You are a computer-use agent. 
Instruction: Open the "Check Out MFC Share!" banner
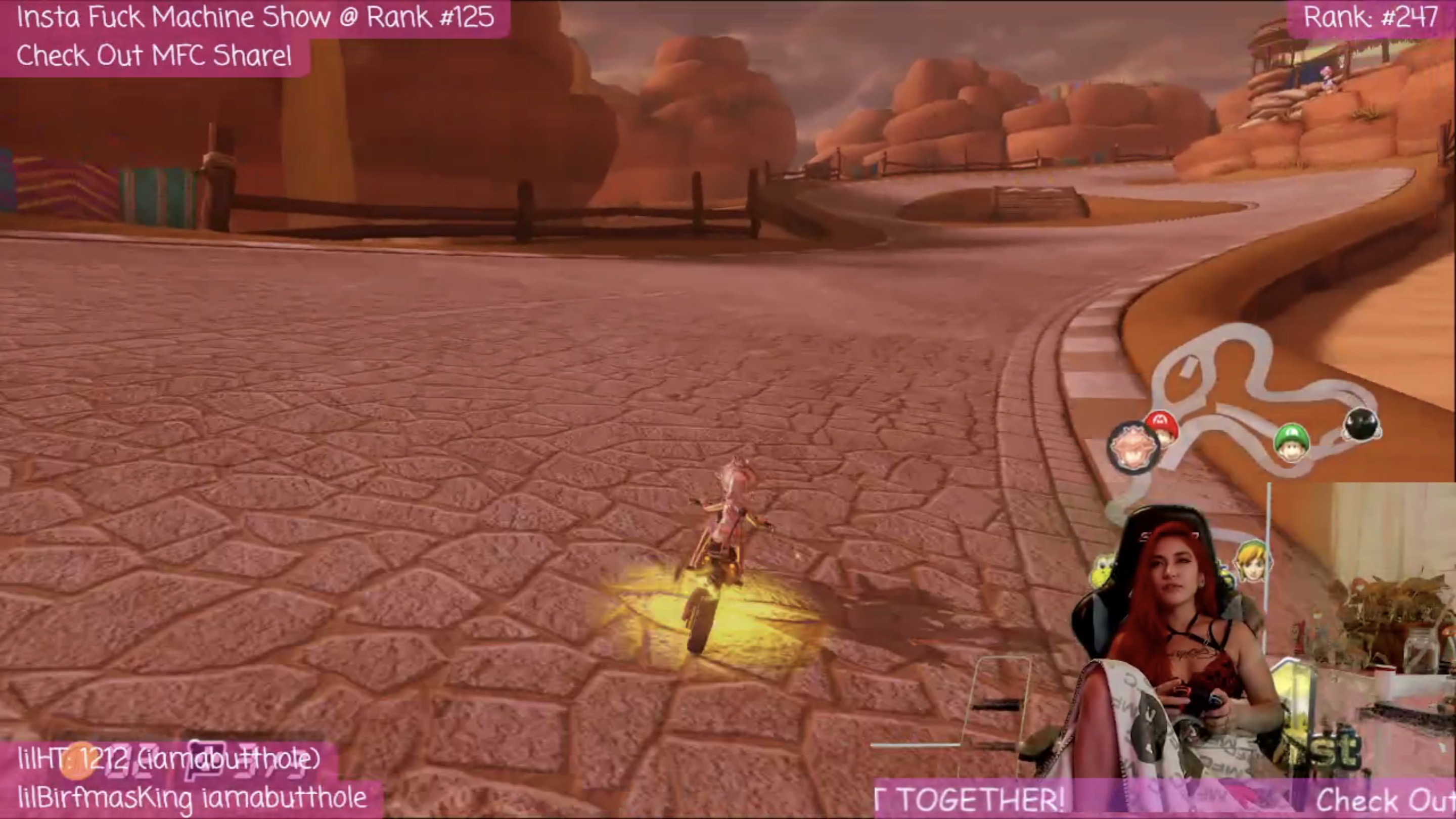pyautogui.click(x=154, y=56)
